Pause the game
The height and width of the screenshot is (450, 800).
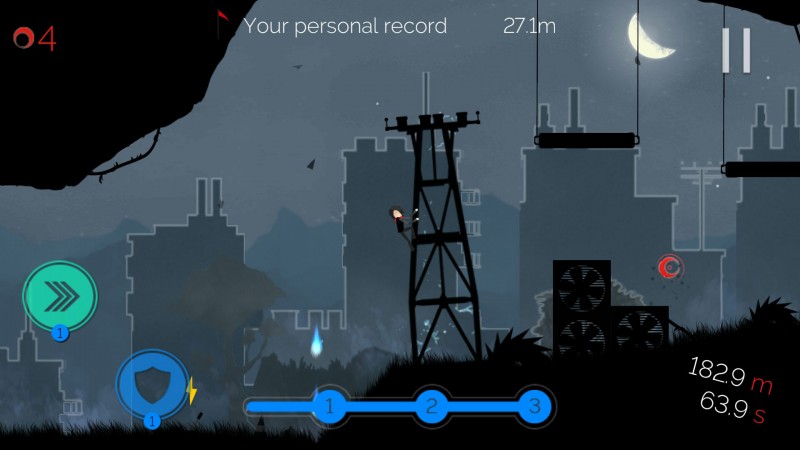click(x=736, y=50)
